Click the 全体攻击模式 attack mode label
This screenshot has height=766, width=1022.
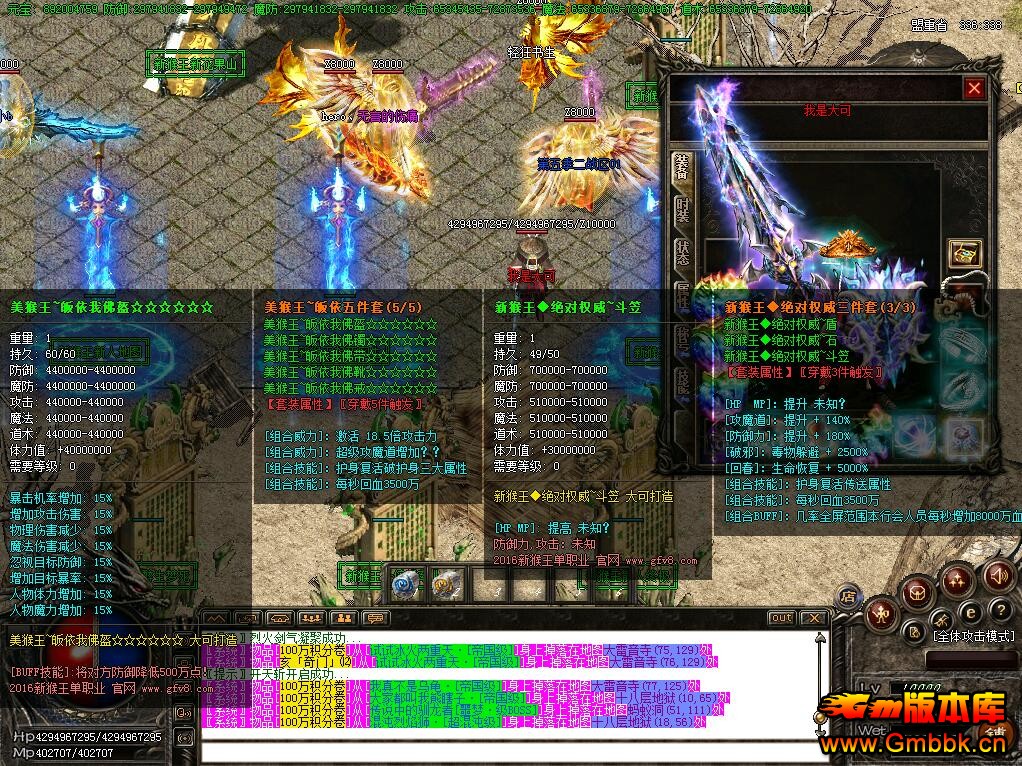click(x=973, y=636)
